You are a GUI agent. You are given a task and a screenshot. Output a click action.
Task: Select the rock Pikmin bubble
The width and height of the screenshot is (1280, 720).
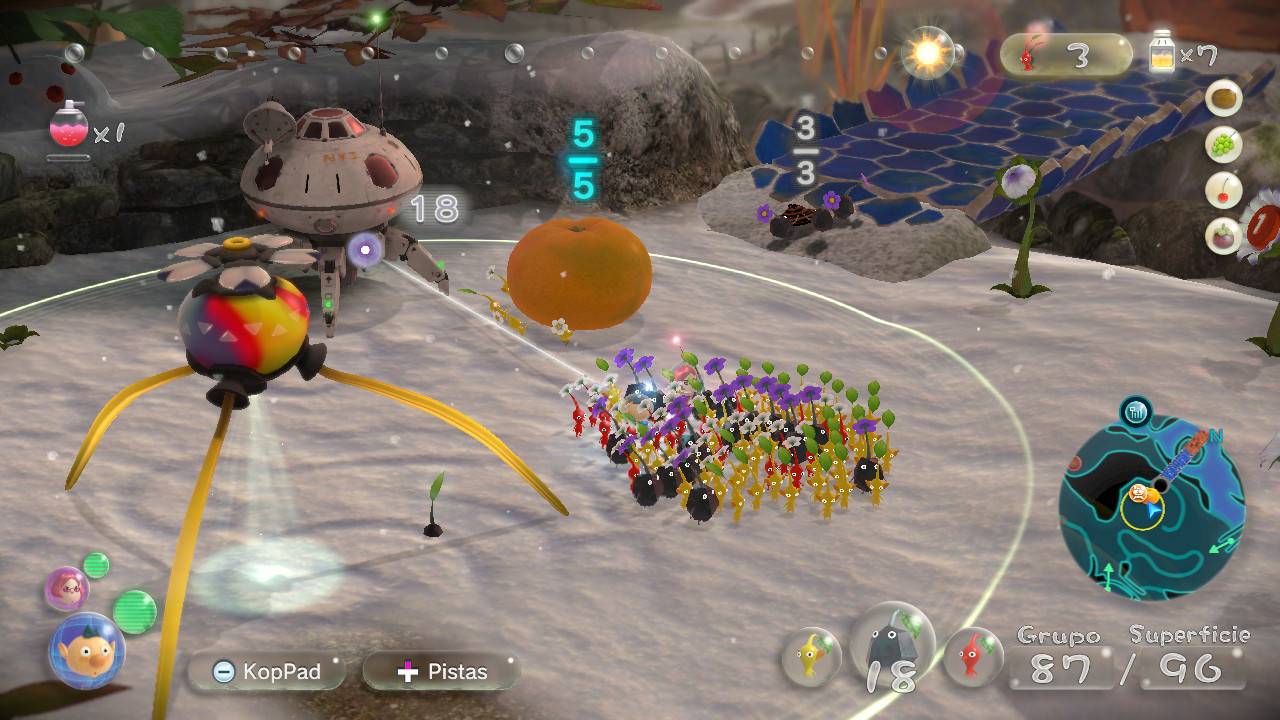(892, 649)
